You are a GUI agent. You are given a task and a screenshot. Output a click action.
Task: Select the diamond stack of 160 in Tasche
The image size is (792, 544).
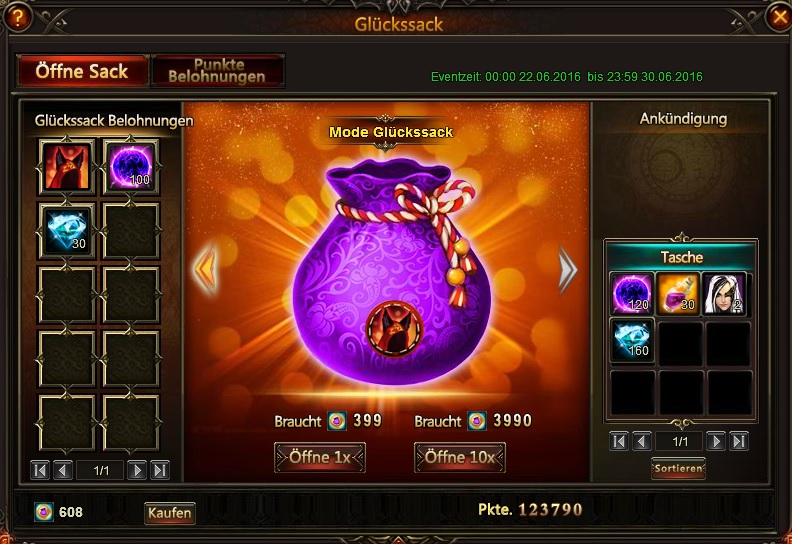pos(632,341)
